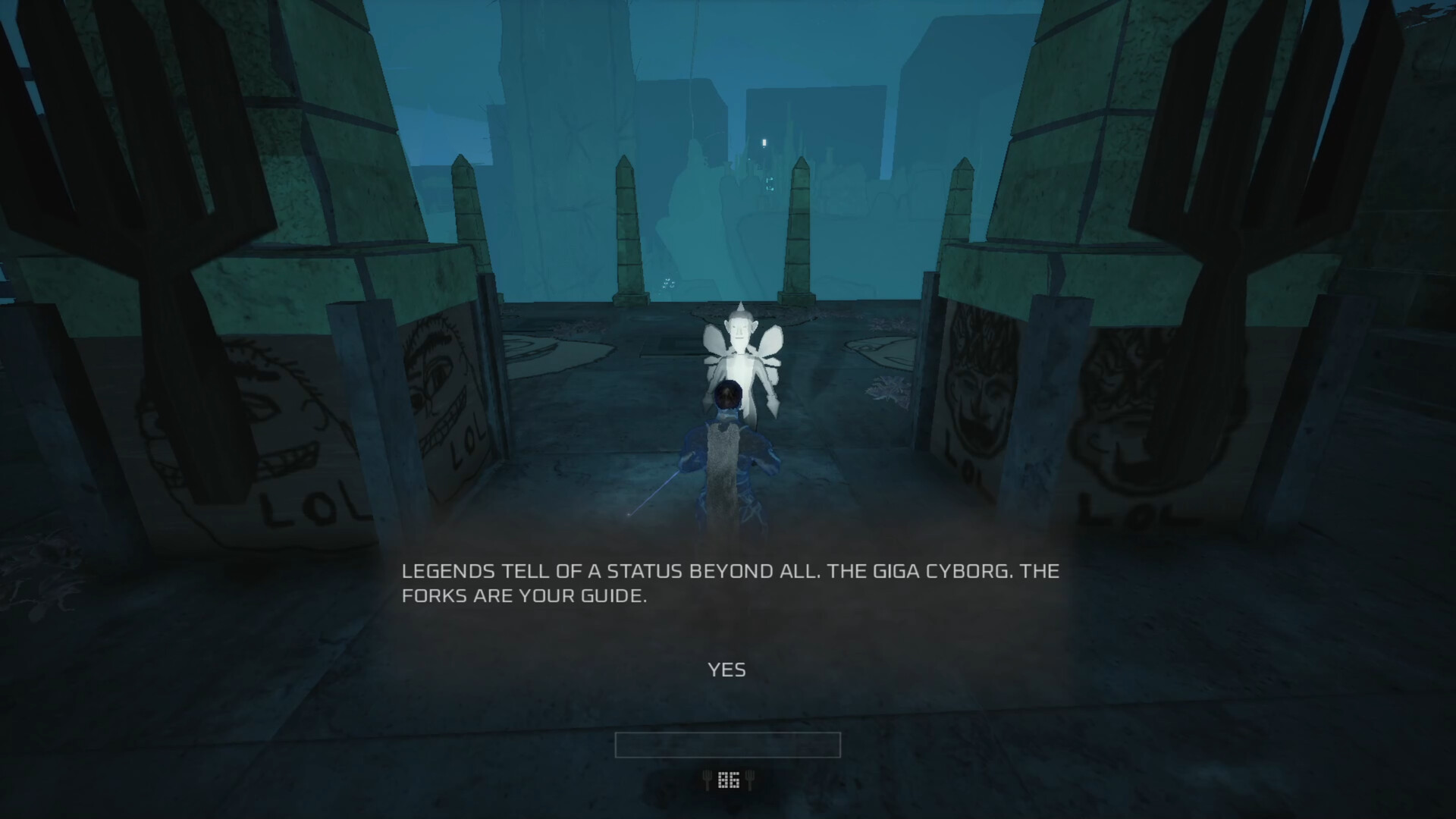Select the YES dialogue response
Viewport: 1456px width, 819px height.
click(x=726, y=670)
